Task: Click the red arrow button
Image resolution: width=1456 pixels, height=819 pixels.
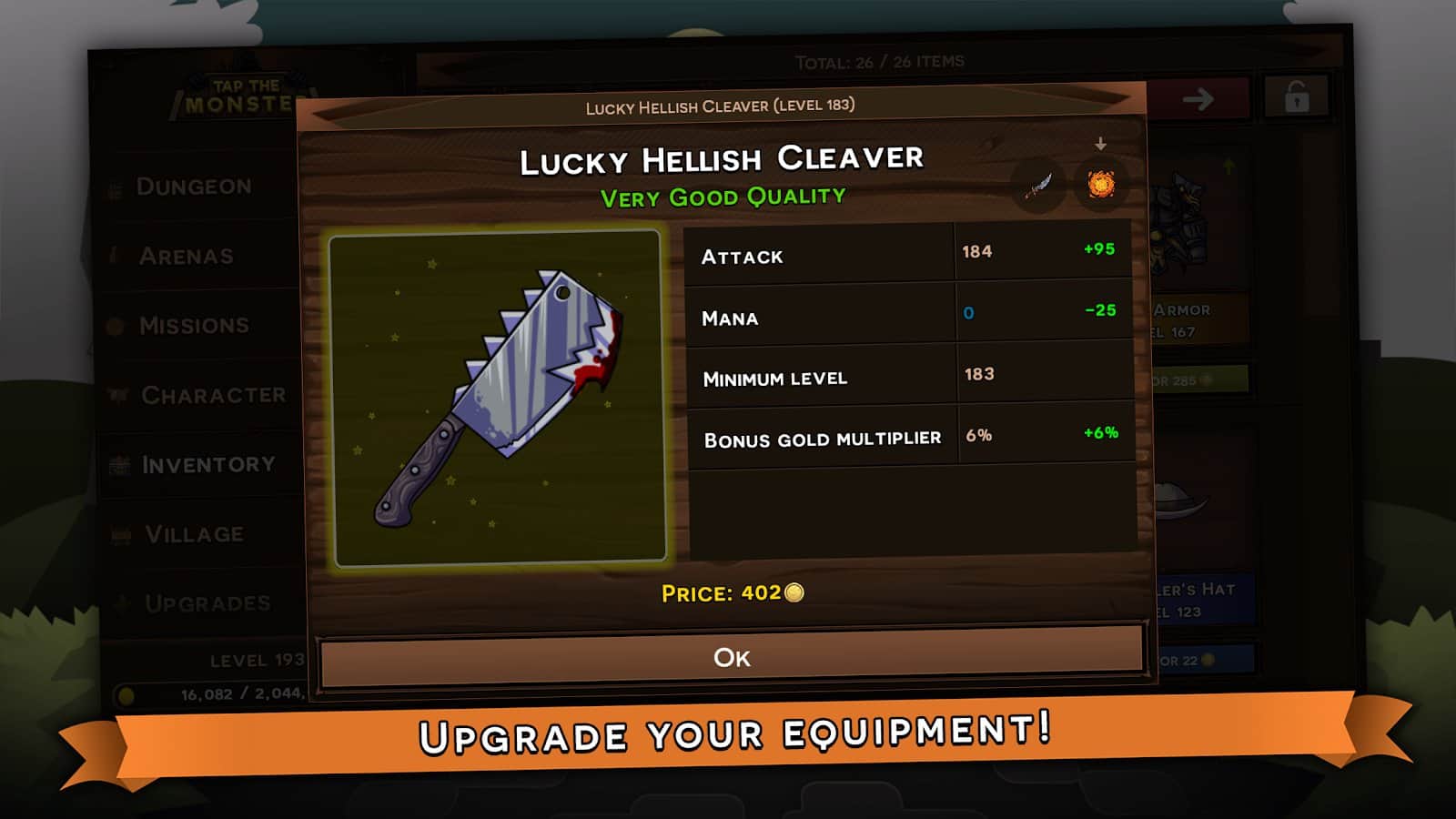Action: pyautogui.click(x=1198, y=98)
